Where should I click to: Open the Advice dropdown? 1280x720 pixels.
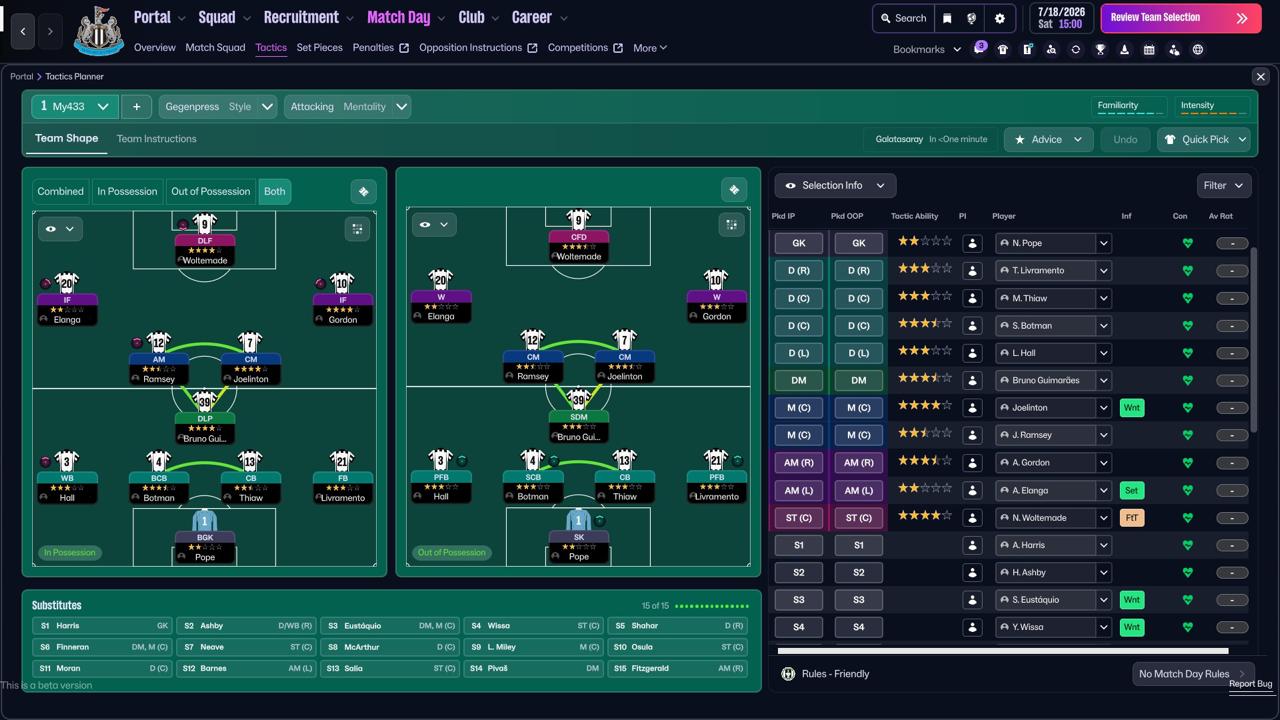click(1048, 140)
